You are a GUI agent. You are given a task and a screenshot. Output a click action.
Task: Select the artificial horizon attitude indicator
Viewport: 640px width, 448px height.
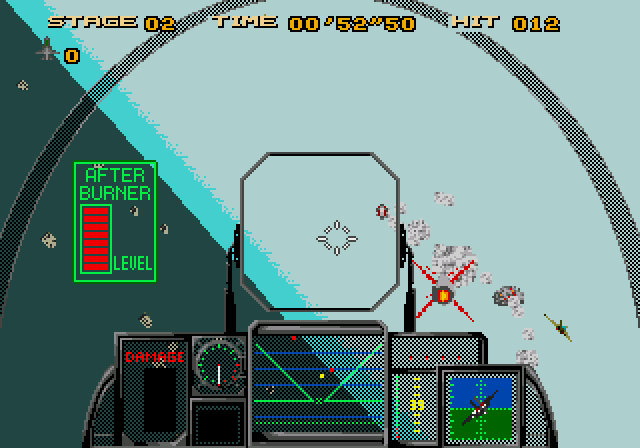478,406
